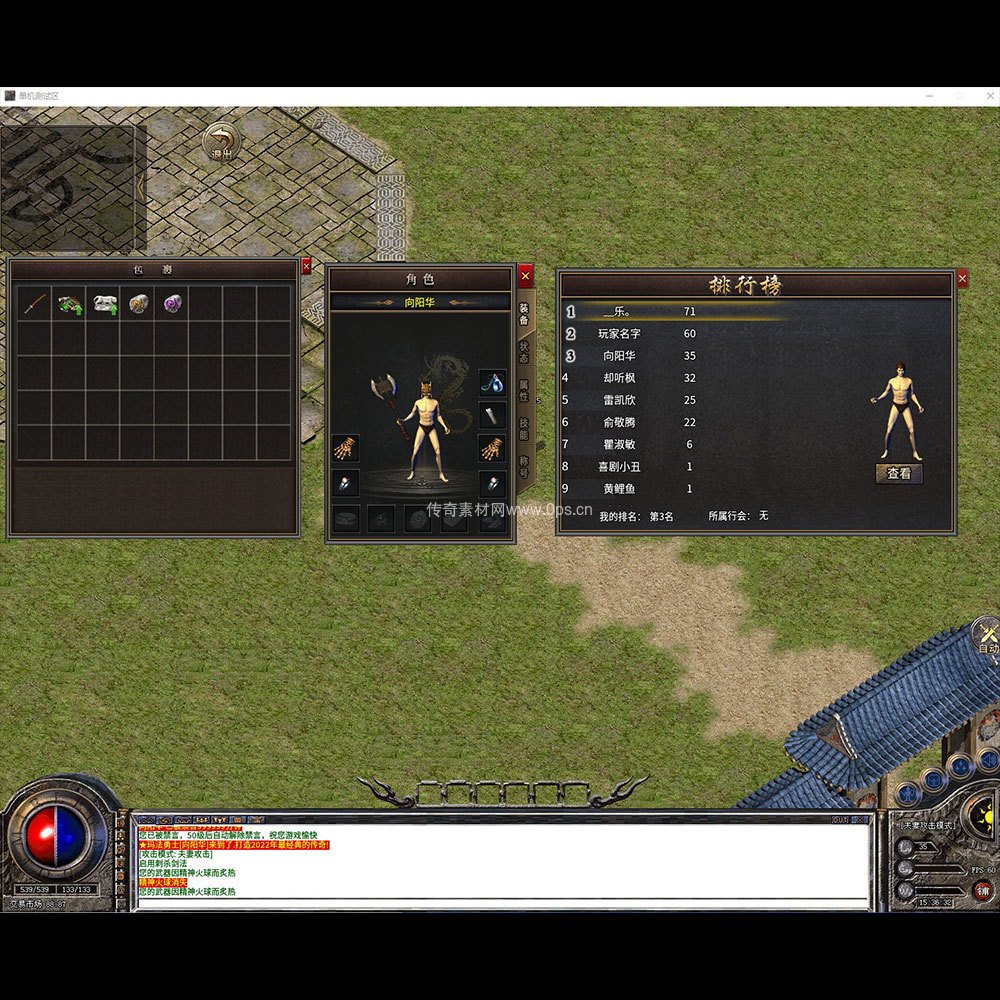Toggle the 自动 auto-combat button
The height and width of the screenshot is (1000, 1000).
point(987,637)
